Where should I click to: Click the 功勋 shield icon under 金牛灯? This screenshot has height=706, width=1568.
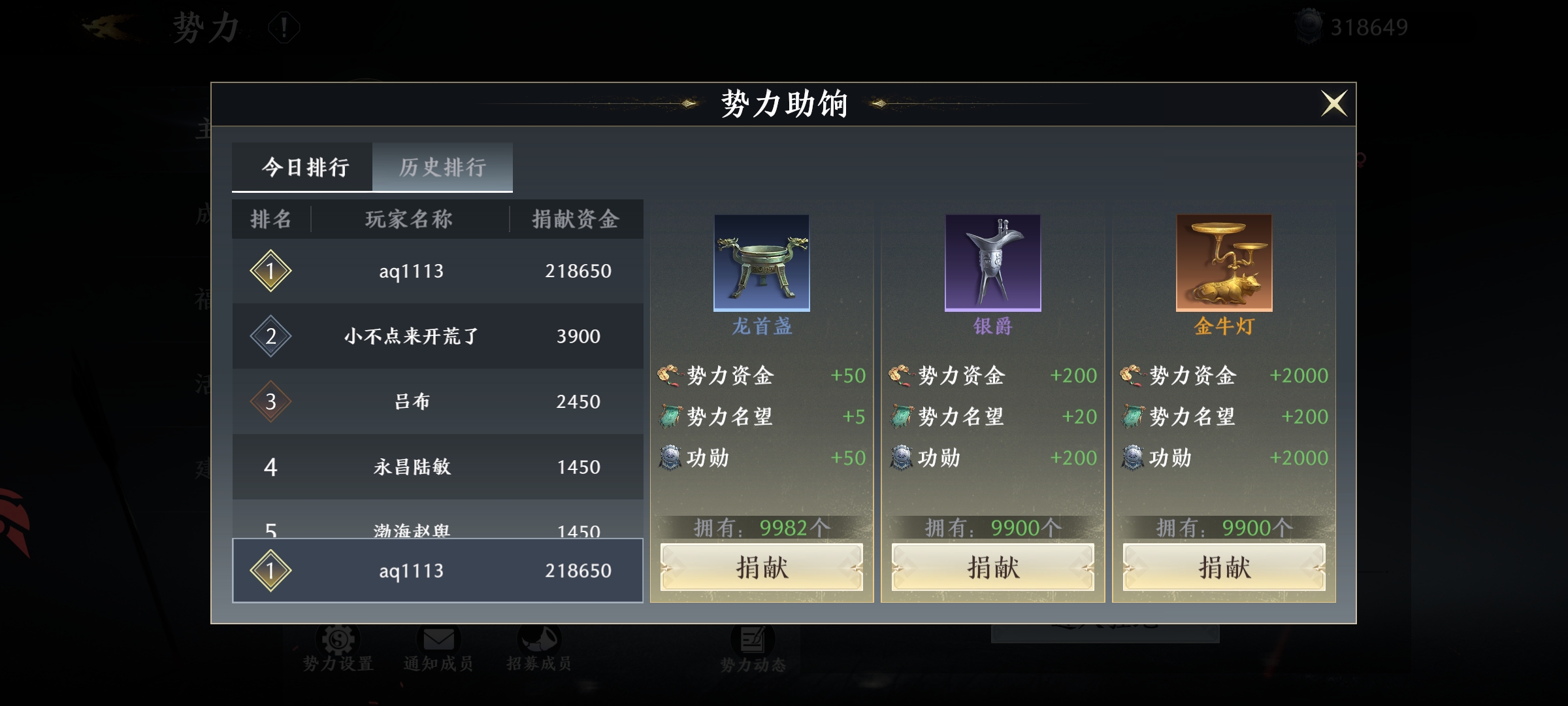(1134, 458)
